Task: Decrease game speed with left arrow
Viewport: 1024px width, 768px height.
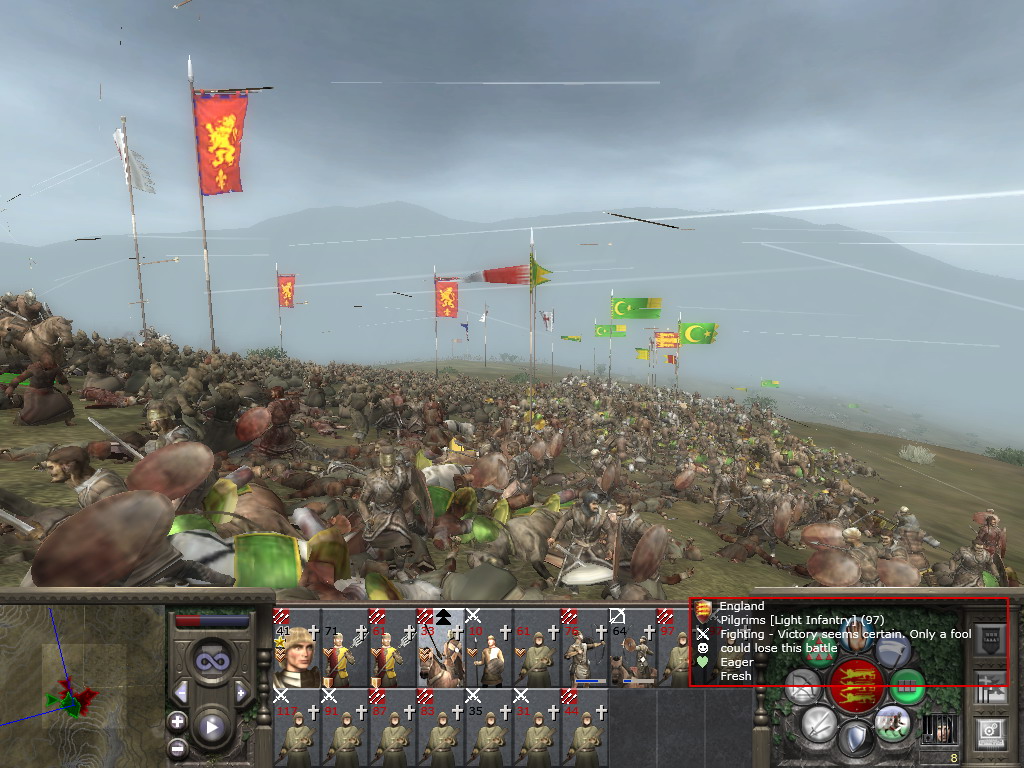Action: click(x=181, y=692)
